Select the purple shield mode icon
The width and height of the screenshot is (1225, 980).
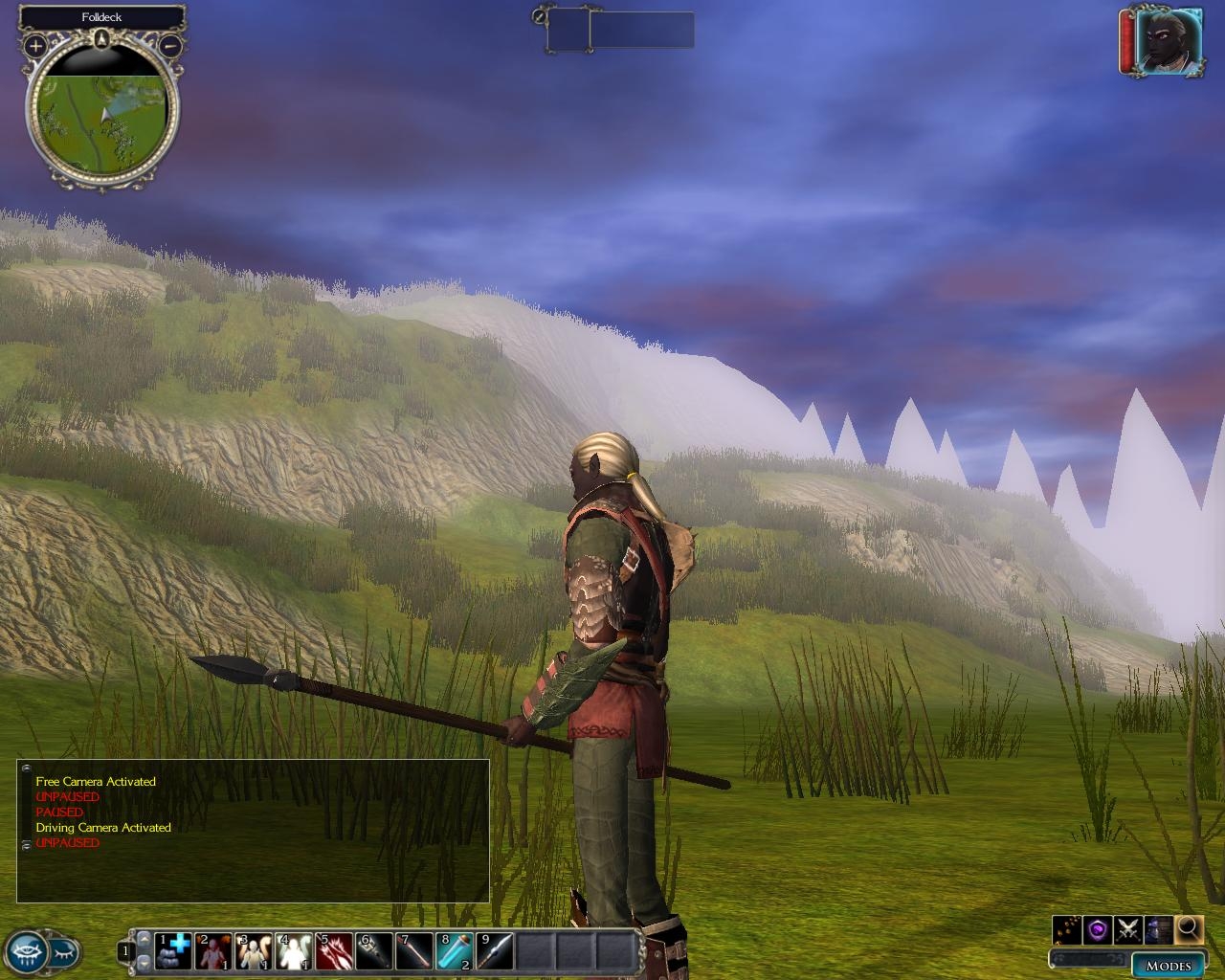click(x=1099, y=928)
